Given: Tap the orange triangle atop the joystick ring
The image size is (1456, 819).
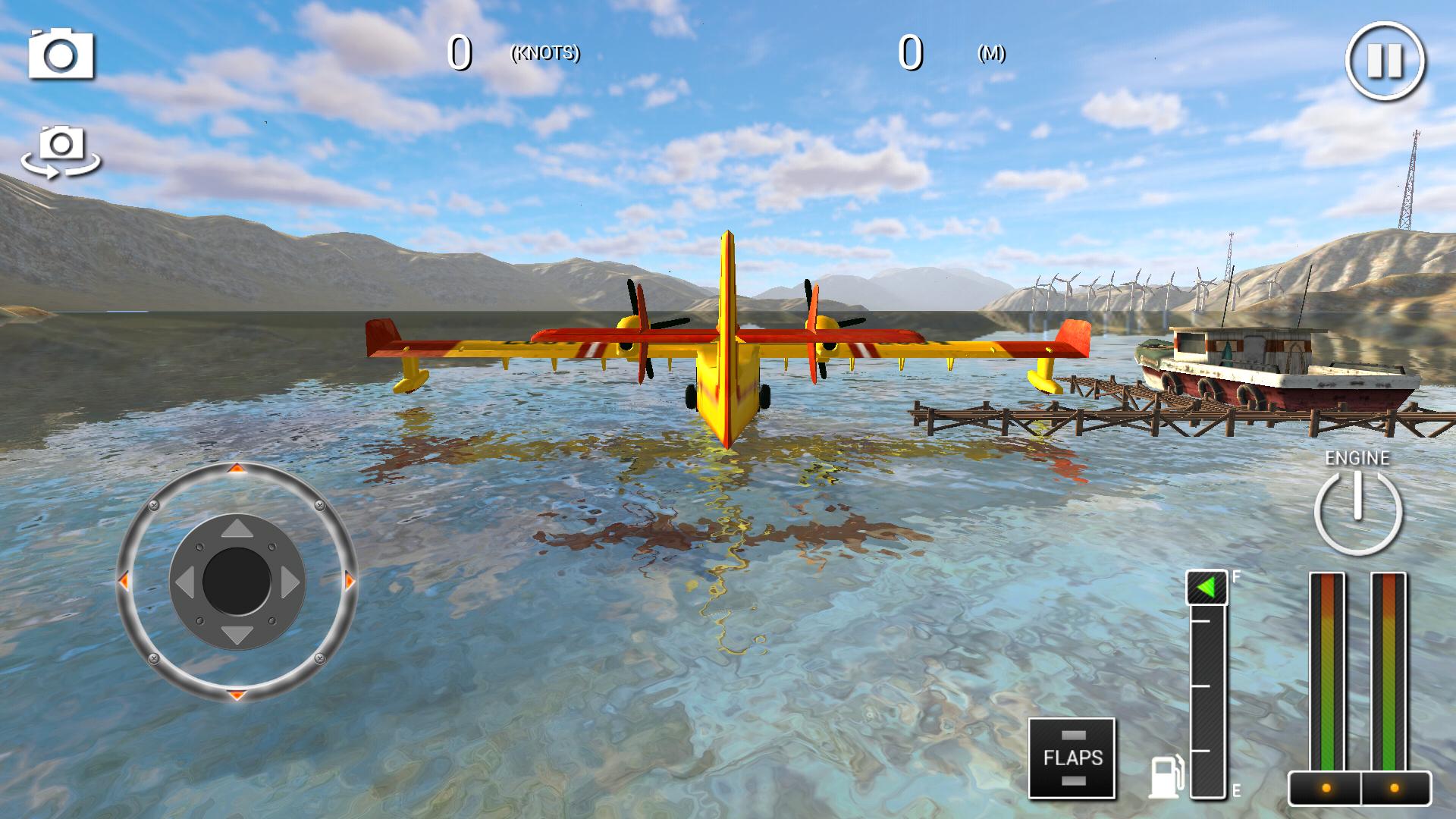Looking at the screenshot, I should (x=237, y=469).
